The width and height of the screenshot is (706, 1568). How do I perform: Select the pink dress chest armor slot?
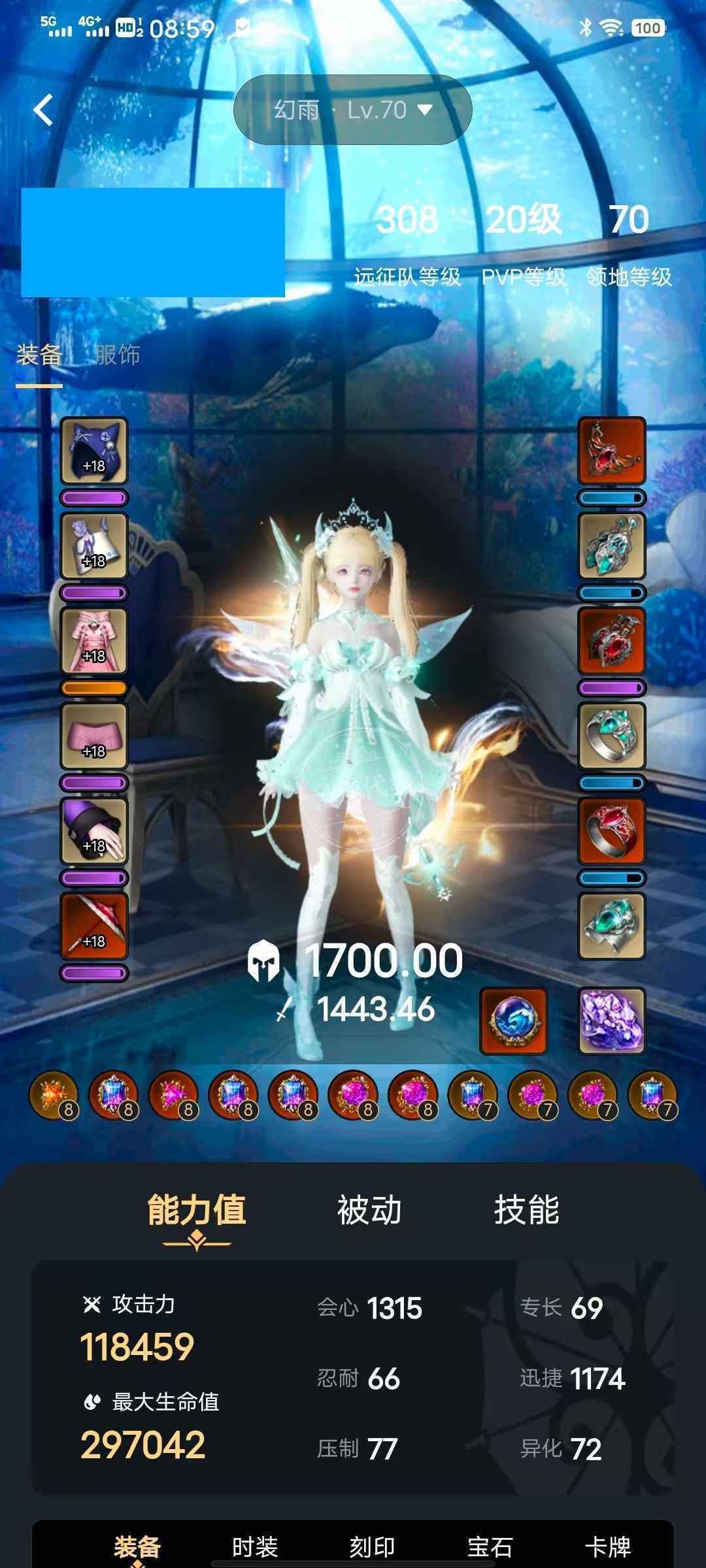click(x=94, y=641)
